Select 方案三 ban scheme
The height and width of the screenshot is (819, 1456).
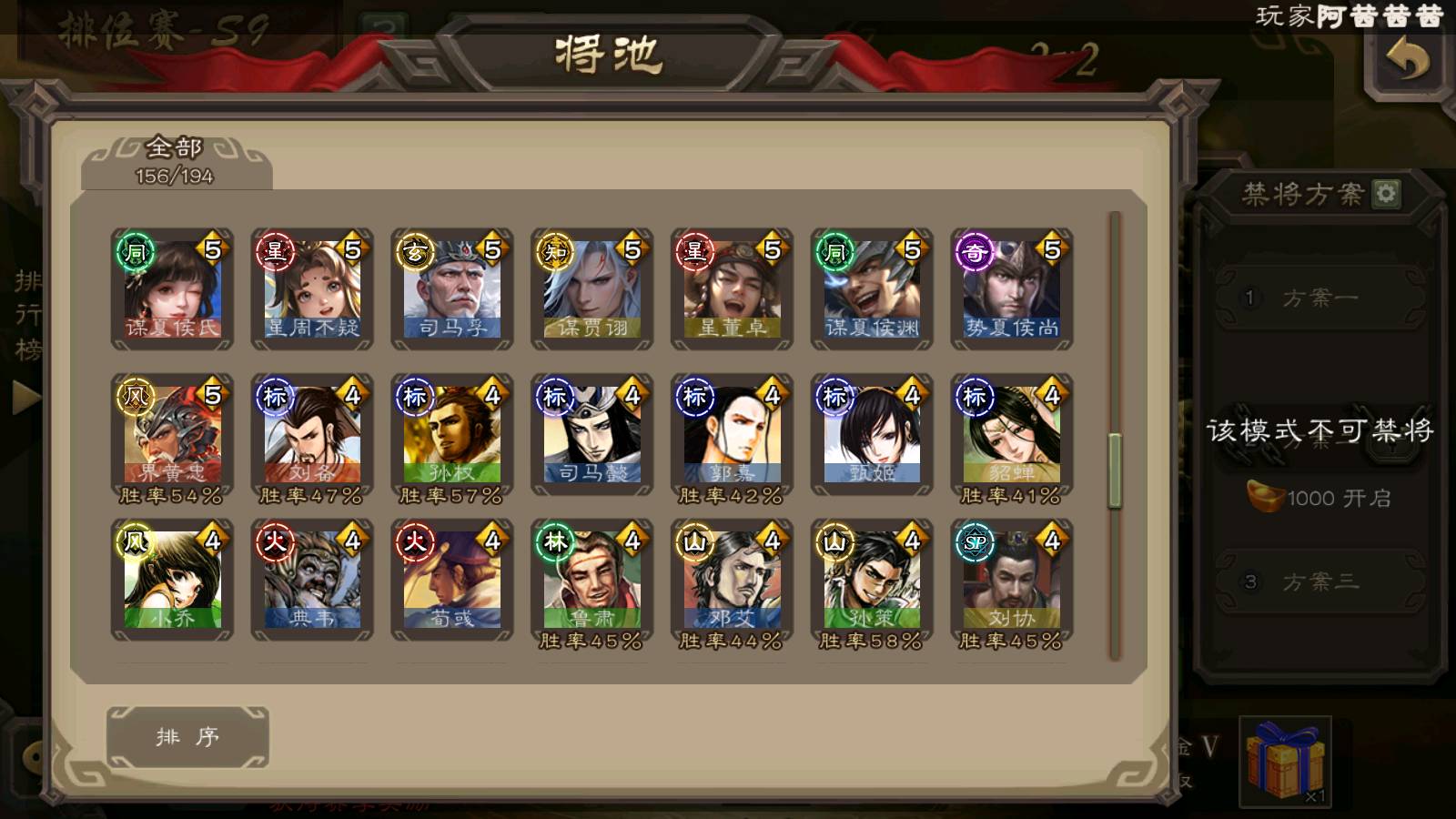pyautogui.click(x=1319, y=581)
